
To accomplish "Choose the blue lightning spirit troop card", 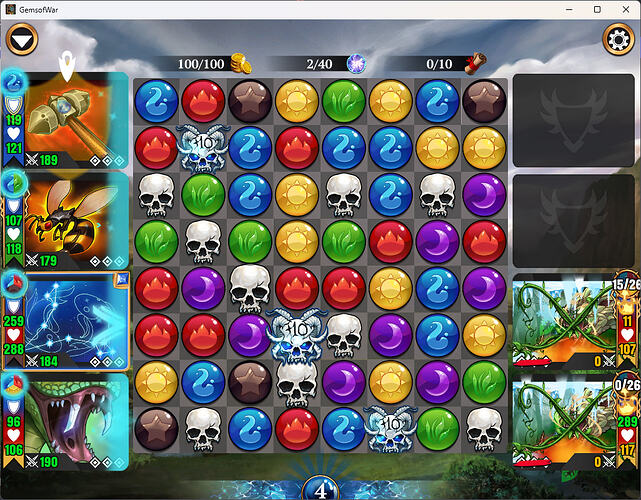I will pos(75,320).
